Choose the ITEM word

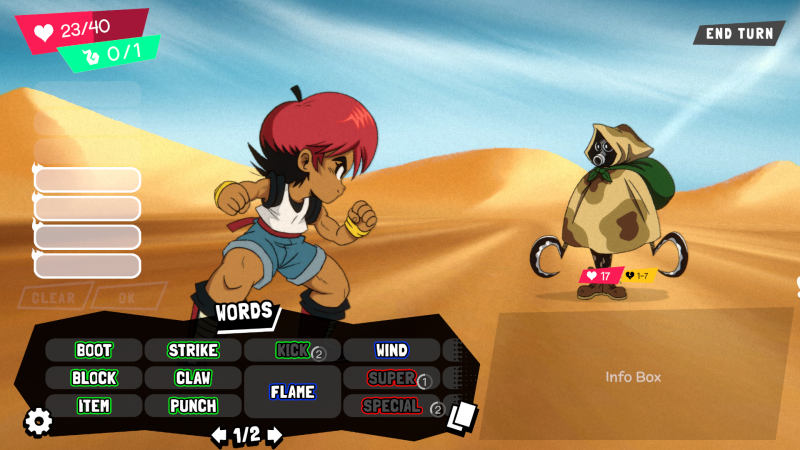93,406
